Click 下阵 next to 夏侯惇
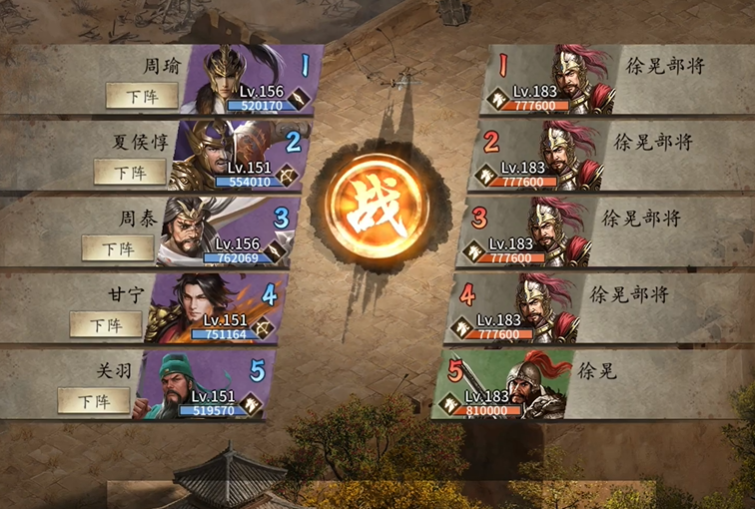The width and height of the screenshot is (755, 509). pos(129,172)
